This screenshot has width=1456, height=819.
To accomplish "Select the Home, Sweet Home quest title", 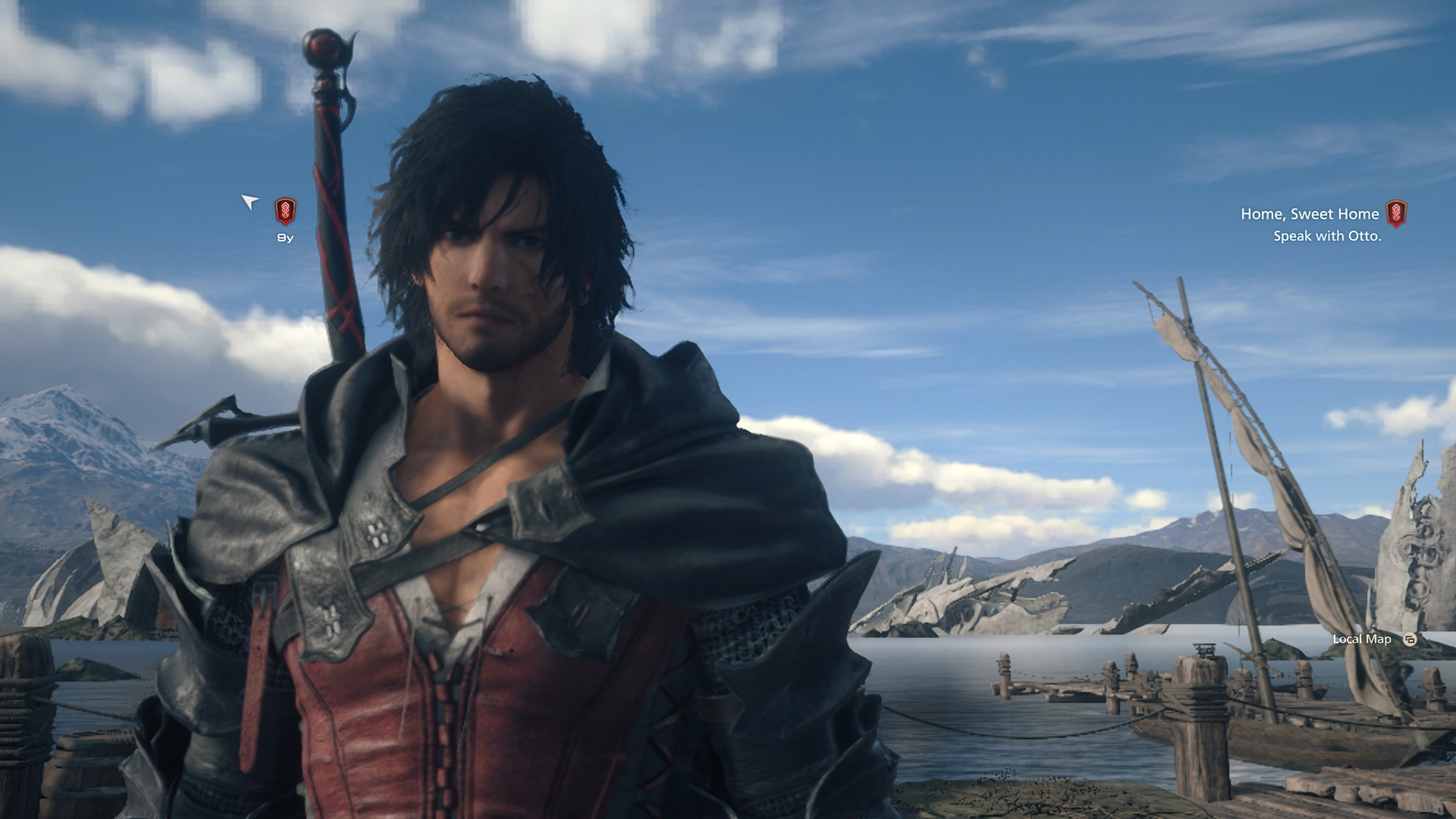I will 1310,214.
